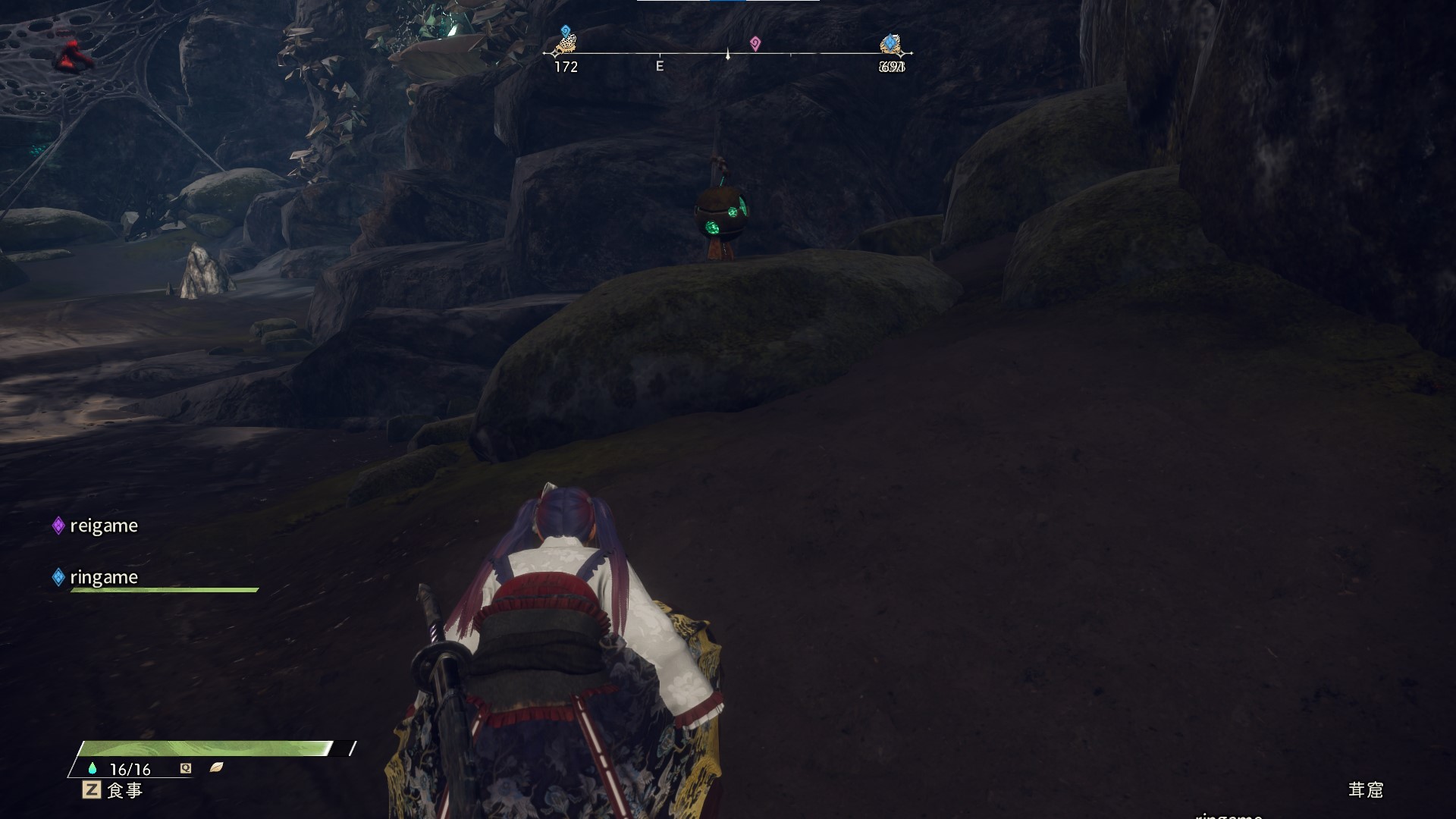Click the E direction on the compass

point(660,66)
